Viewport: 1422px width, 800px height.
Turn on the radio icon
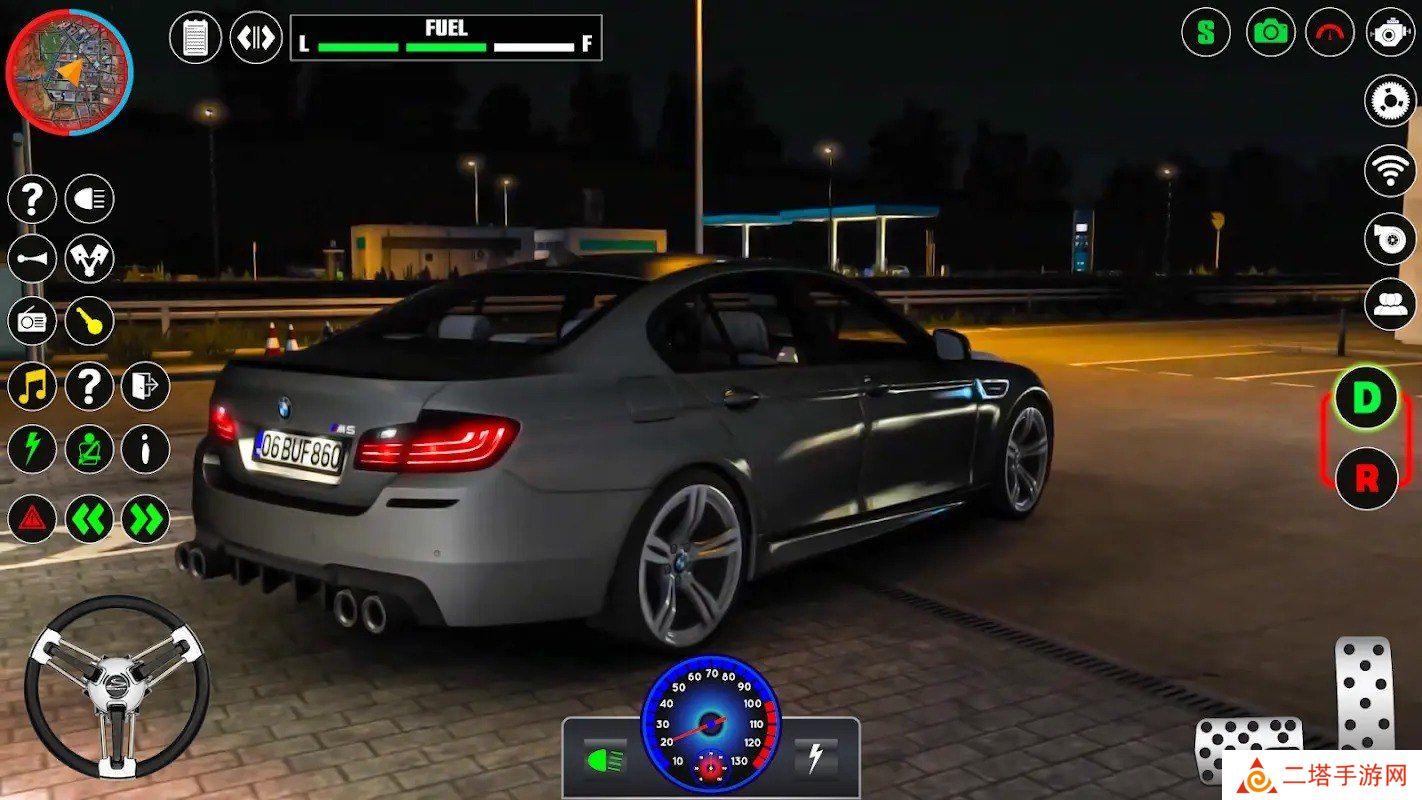tap(32, 321)
